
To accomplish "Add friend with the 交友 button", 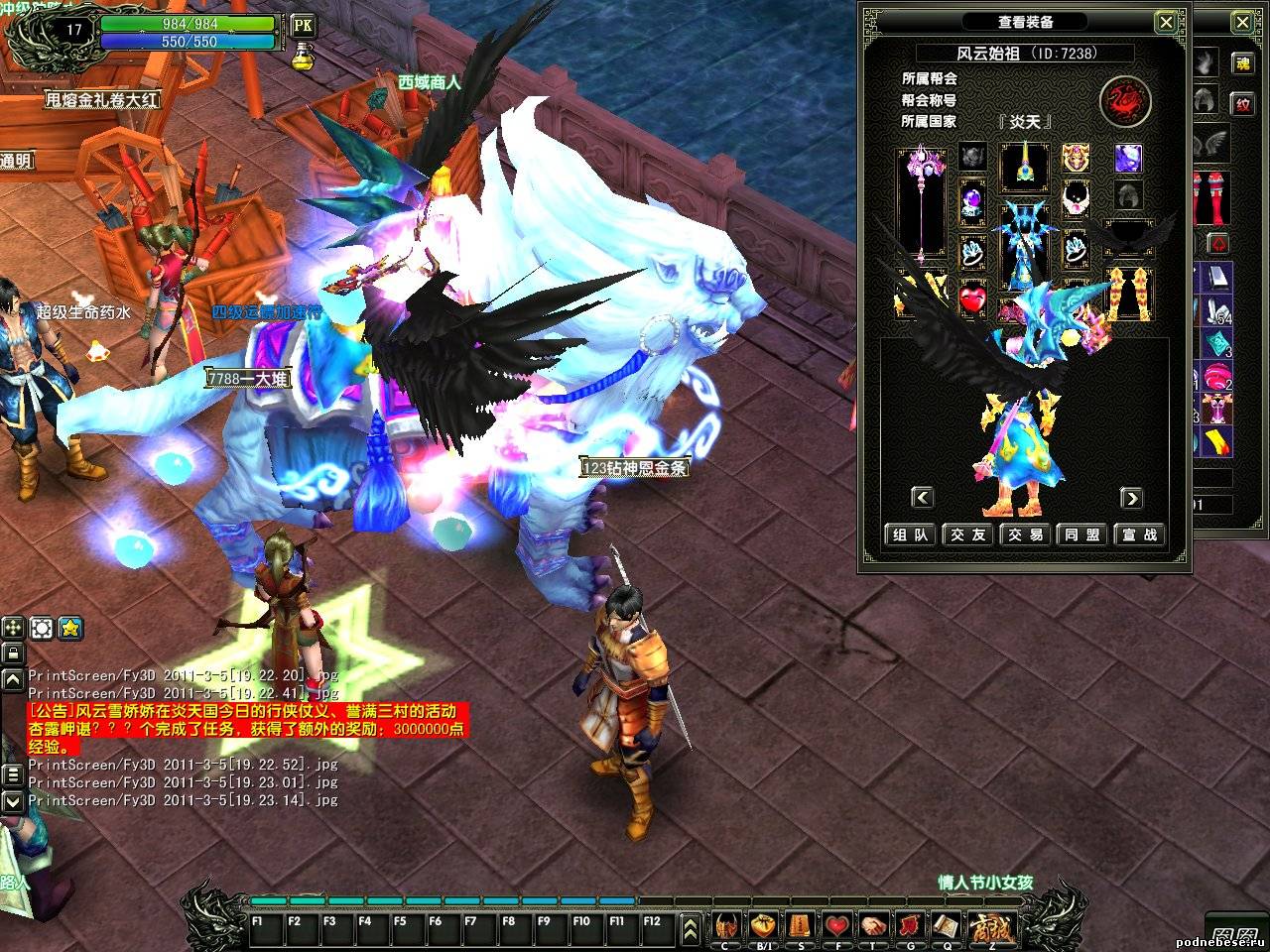I will point(968,535).
